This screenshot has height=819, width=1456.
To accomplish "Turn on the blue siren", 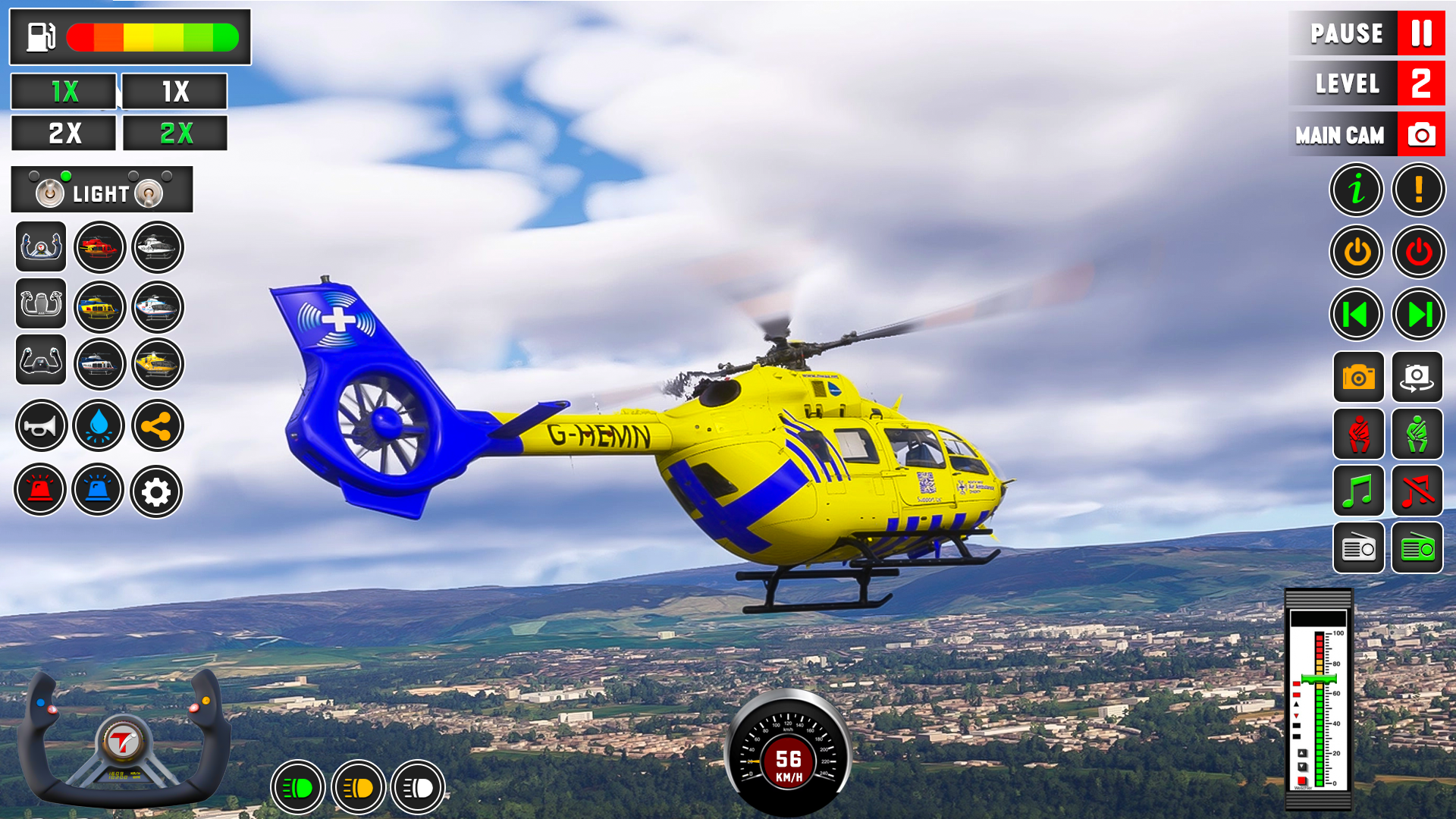I will 99,491.
